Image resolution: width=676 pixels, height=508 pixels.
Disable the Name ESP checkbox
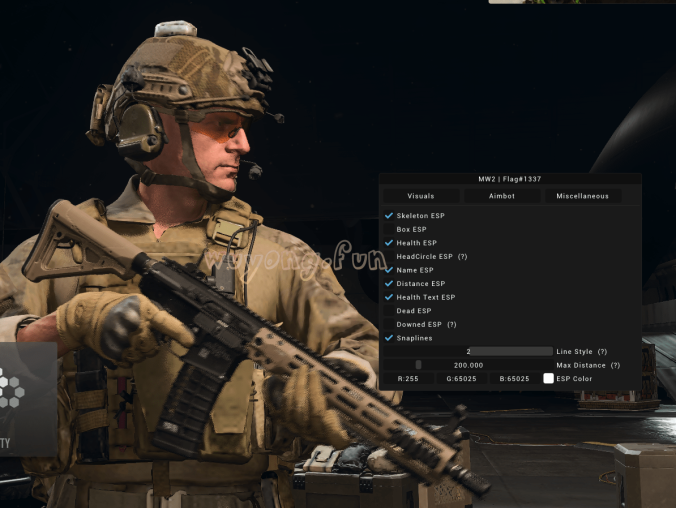(x=389, y=270)
